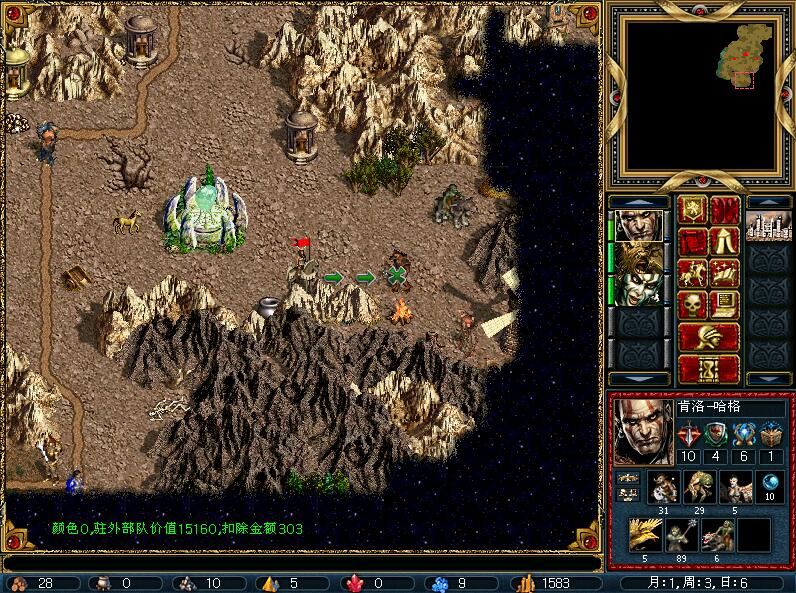The height and width of the screenshot is (593, 796).
Task: Open the large hero portrait in info panel
Action: tap(639, 431)
